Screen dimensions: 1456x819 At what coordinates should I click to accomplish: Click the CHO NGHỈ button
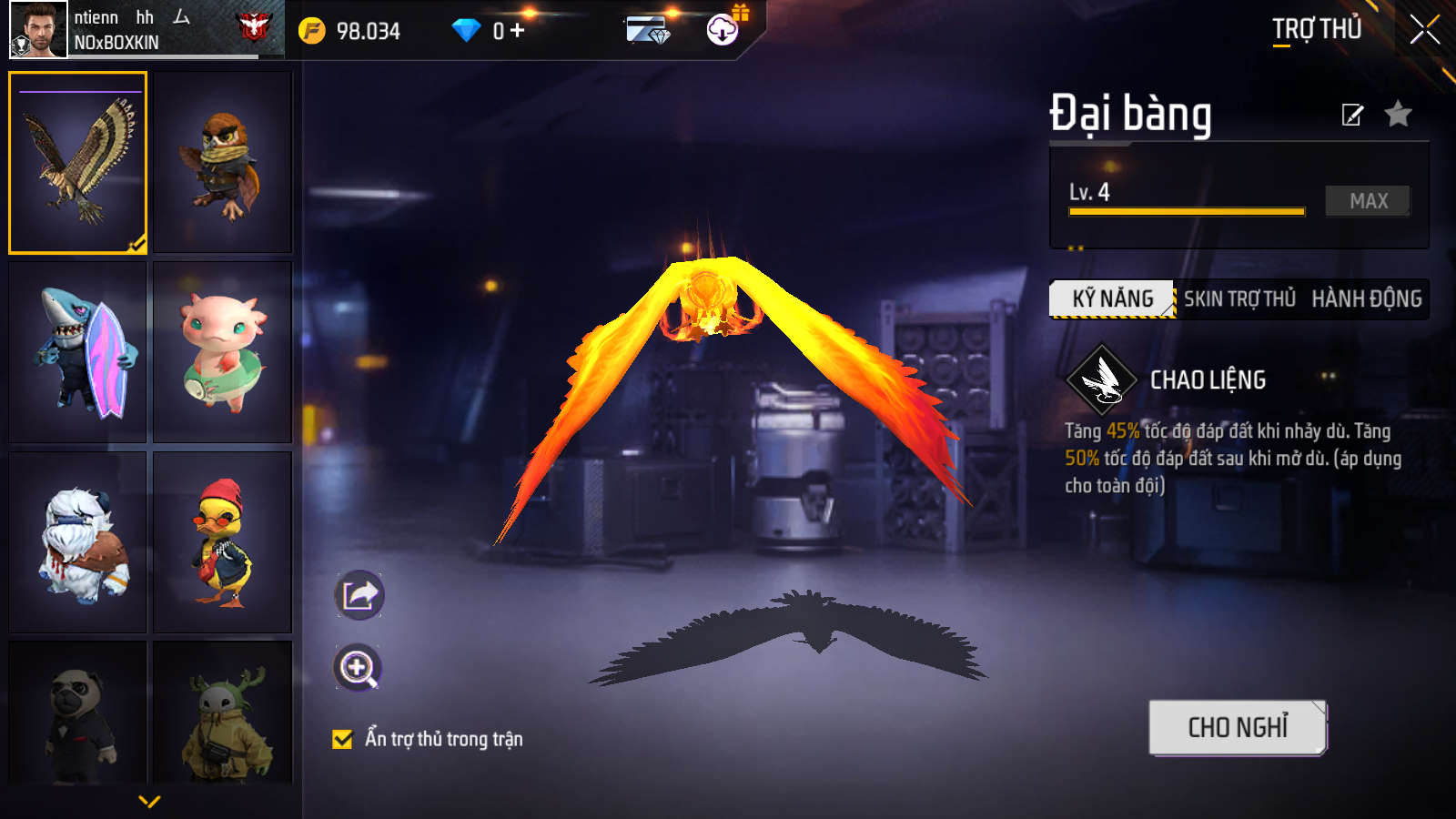(x=1238, y=727)
